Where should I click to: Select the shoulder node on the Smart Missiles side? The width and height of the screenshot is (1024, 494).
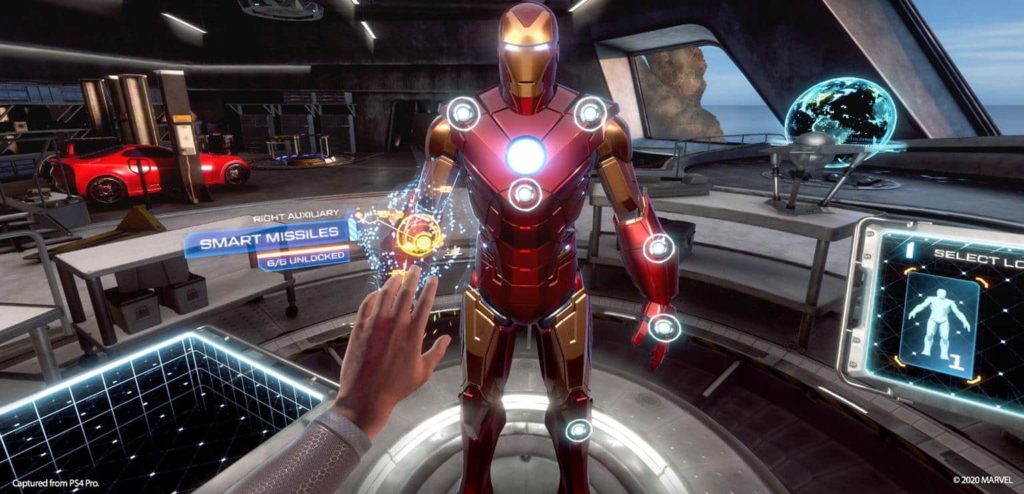(x=463, y=113)
